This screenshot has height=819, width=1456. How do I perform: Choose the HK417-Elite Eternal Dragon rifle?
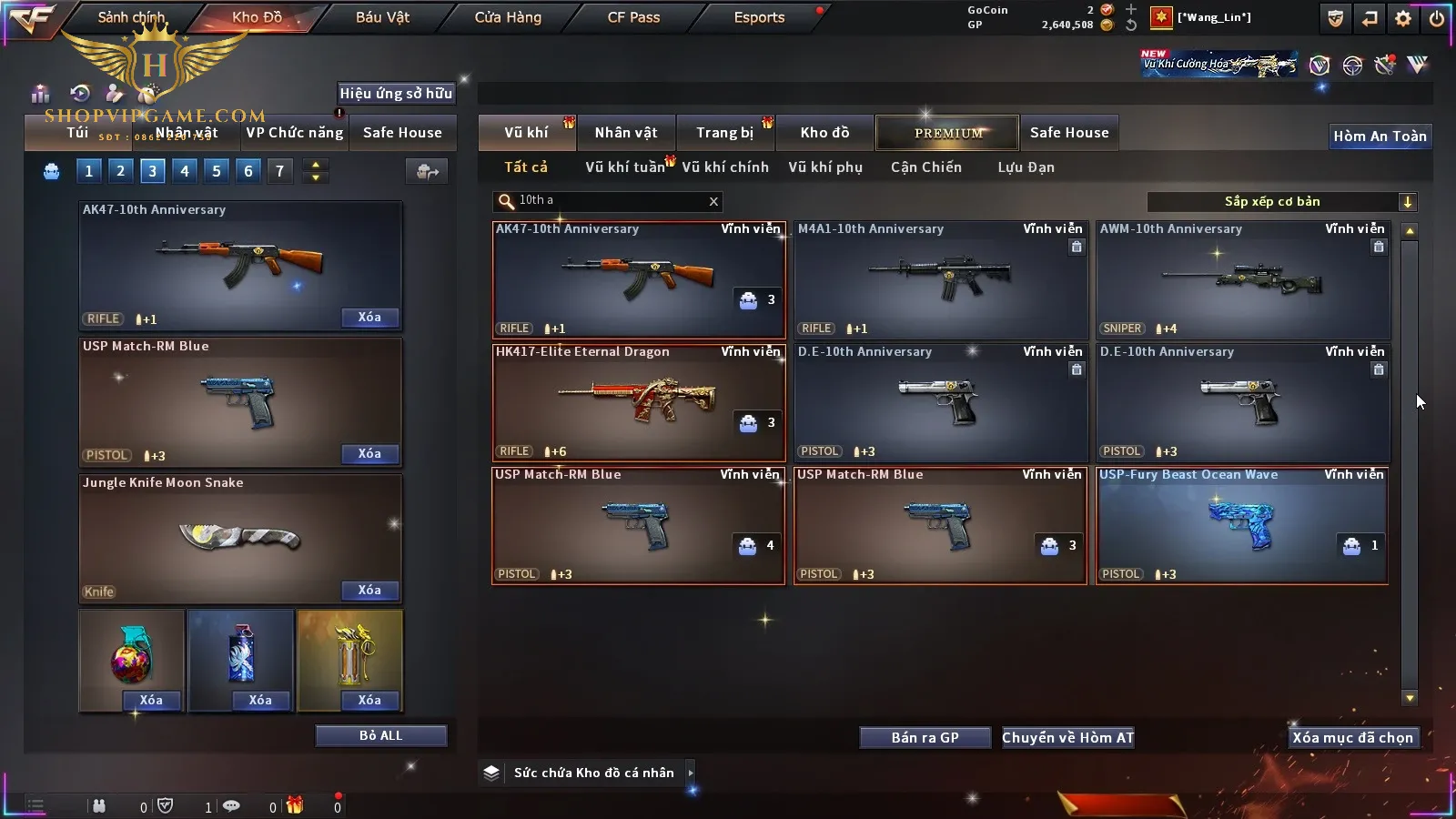[637, 402]
